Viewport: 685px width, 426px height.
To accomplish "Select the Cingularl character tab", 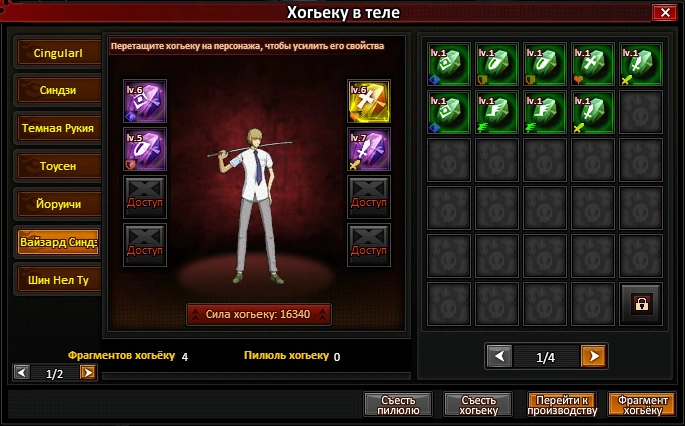I will click(x=58, y=53).
